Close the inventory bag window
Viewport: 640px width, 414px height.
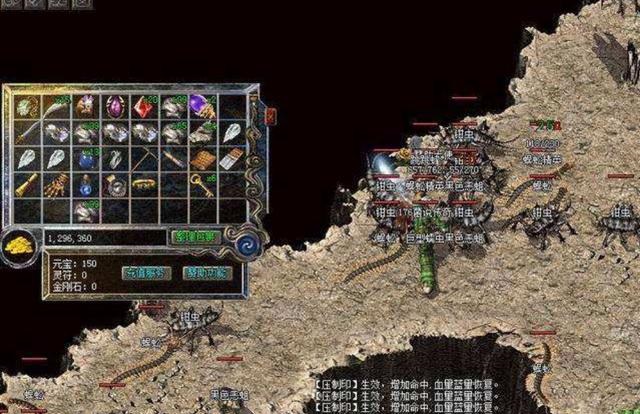click(271, 116)
